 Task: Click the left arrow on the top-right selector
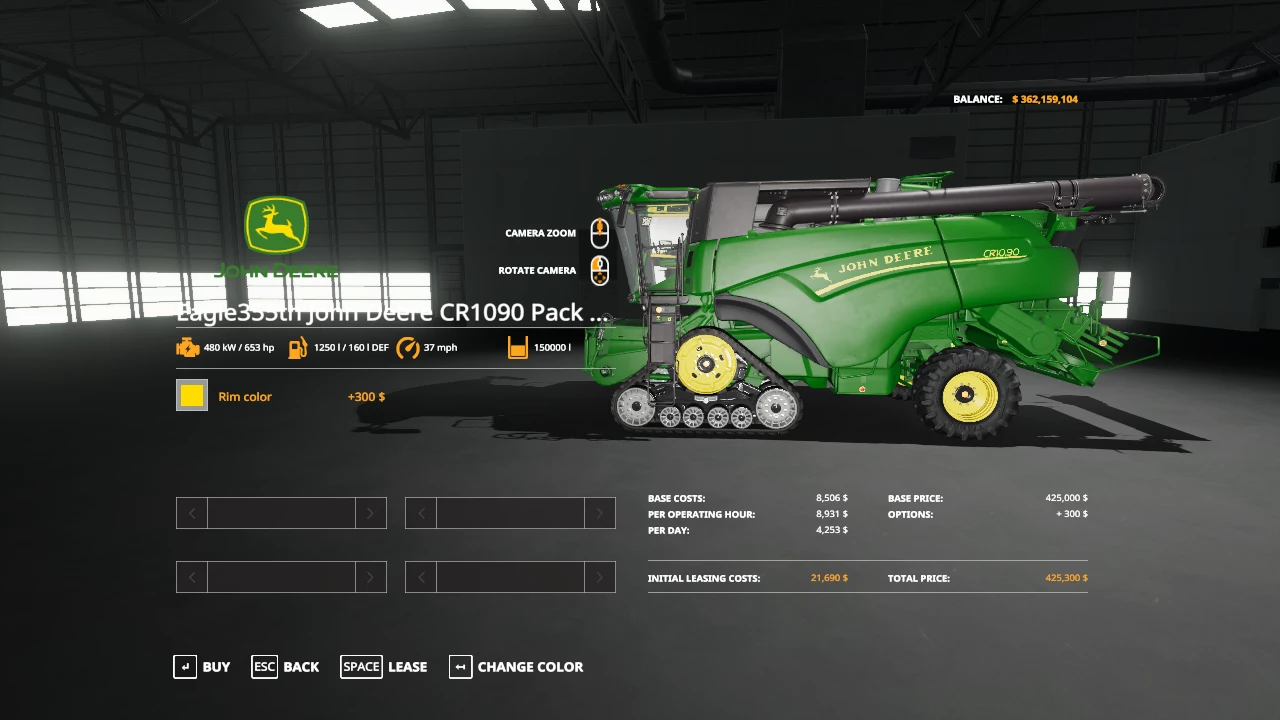click(x=420, y=512)
